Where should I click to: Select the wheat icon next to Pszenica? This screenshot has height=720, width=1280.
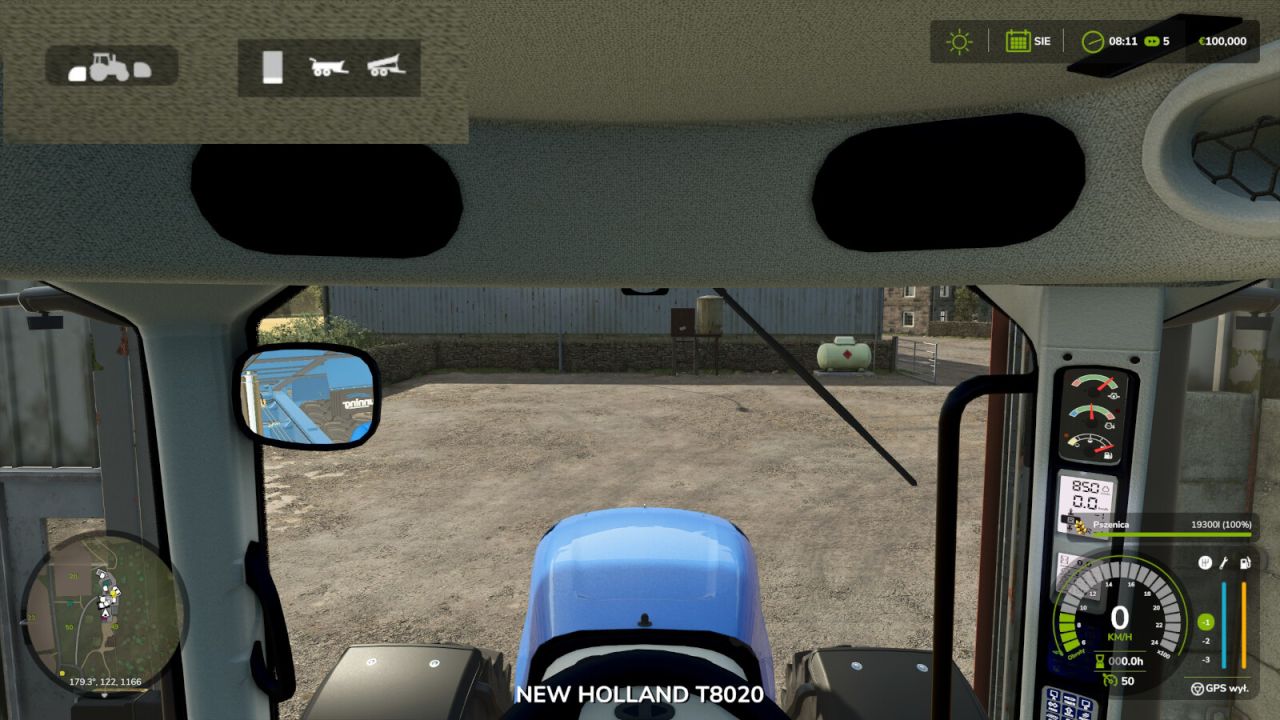tap(1080, 525)
